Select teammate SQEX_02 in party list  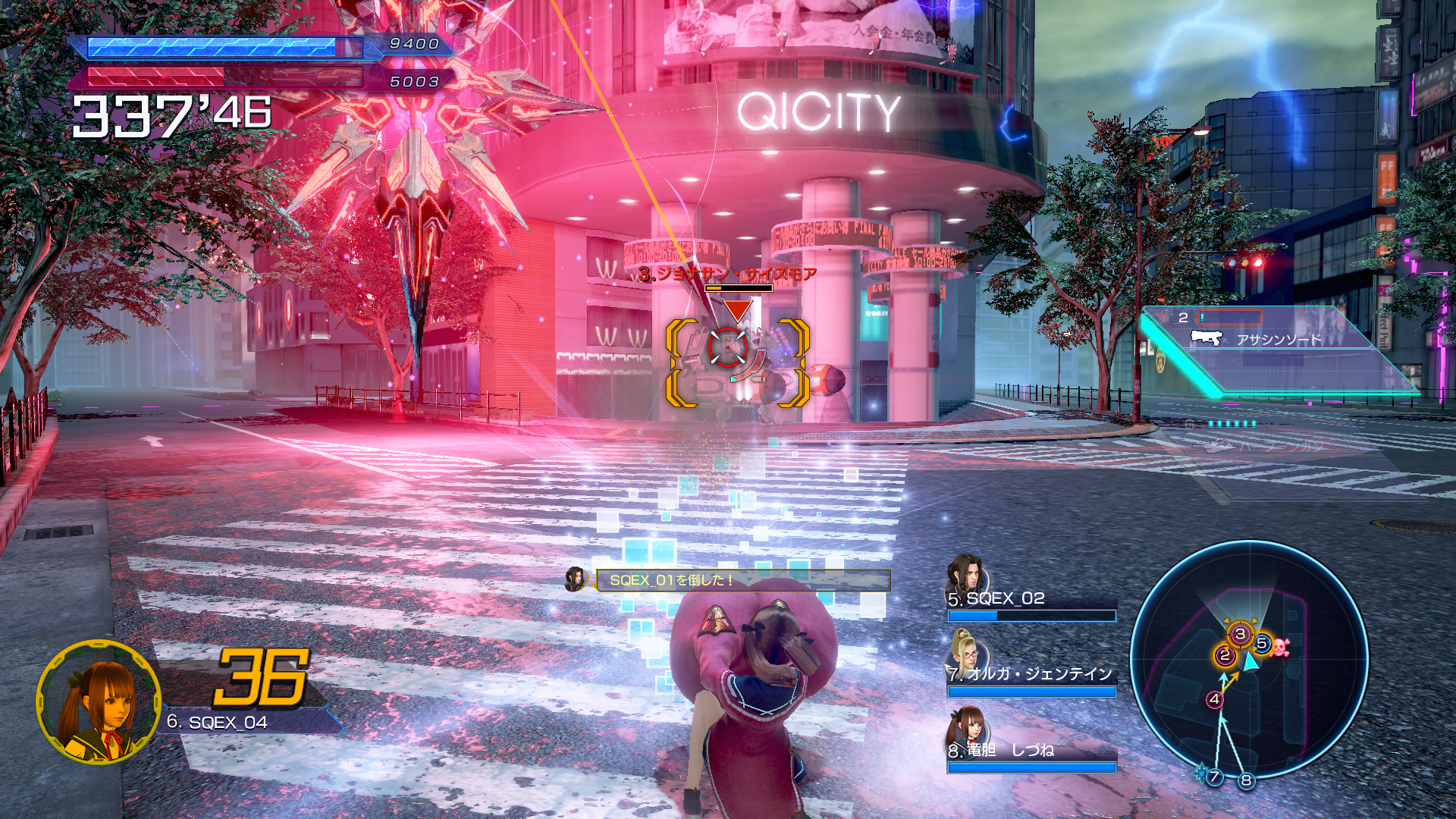pos(1031,599)
